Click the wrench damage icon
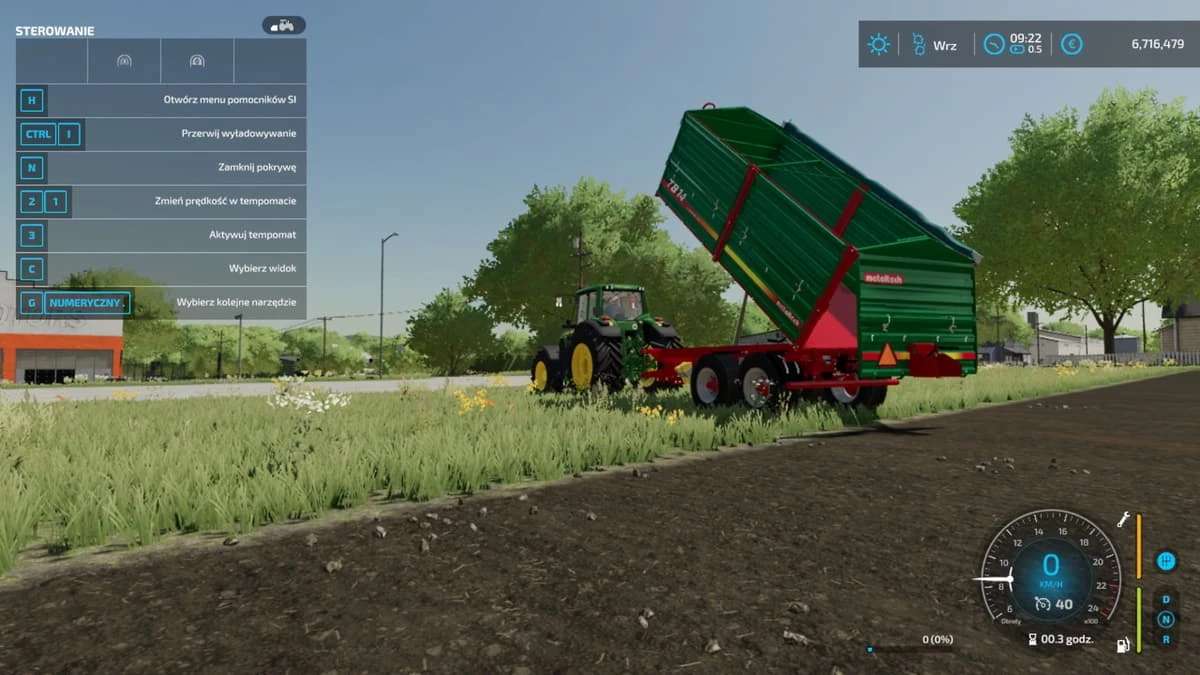The height and width of the screenshot is (675, 1200). click(x=1124, y=519)
